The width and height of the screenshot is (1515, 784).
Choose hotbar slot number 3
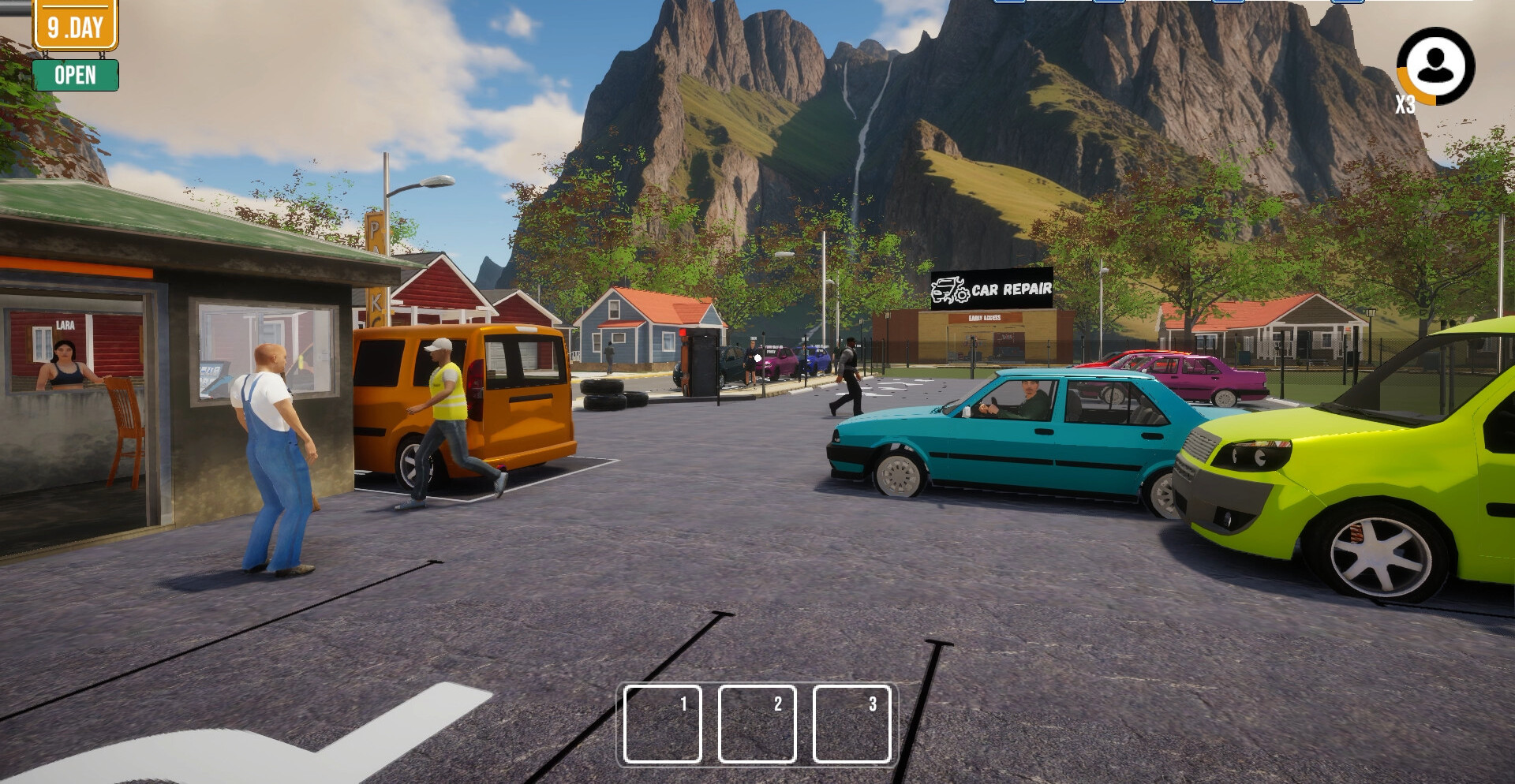tap(851, 724)
